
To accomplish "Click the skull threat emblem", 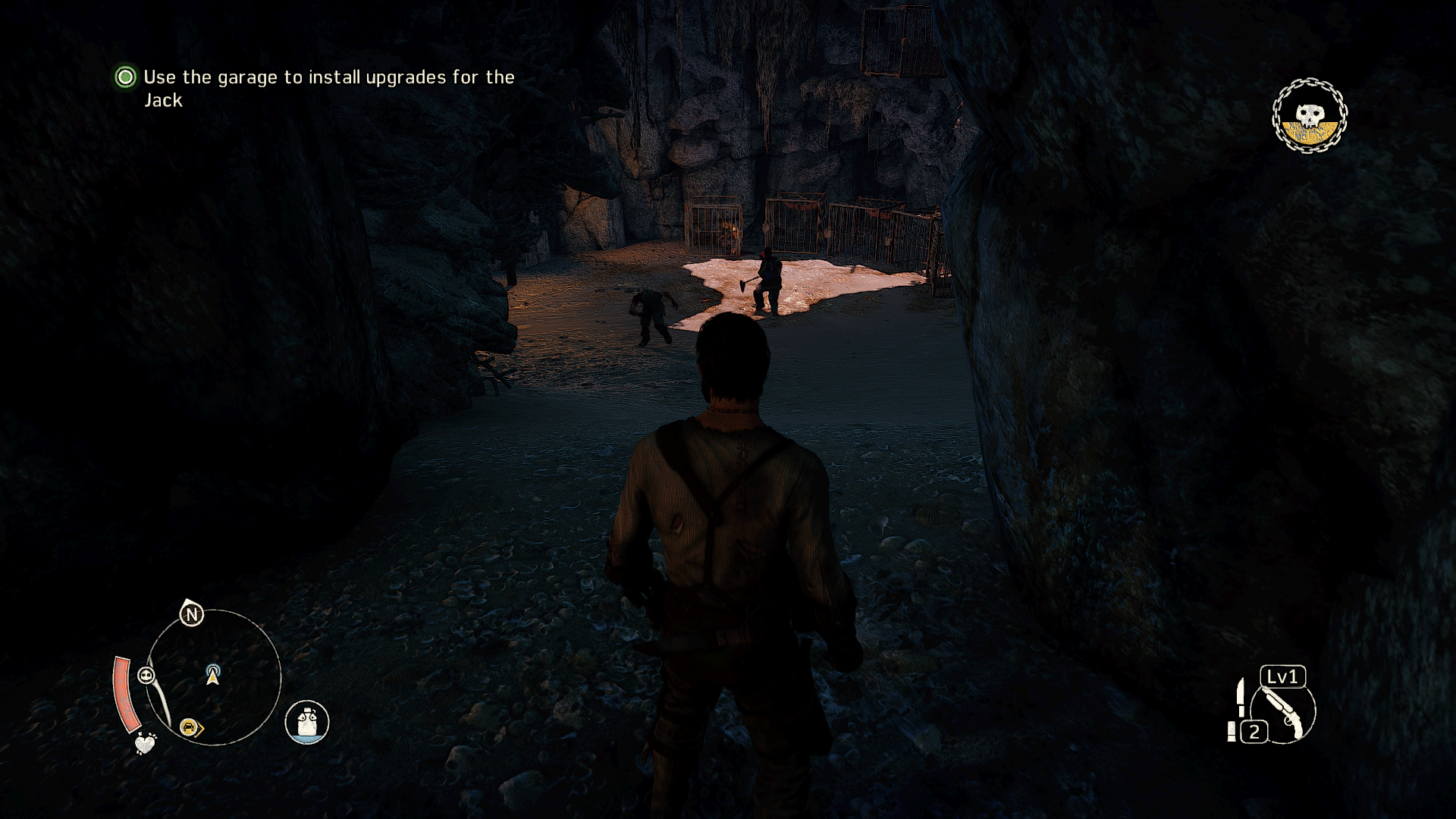I will coord(1309,116).
